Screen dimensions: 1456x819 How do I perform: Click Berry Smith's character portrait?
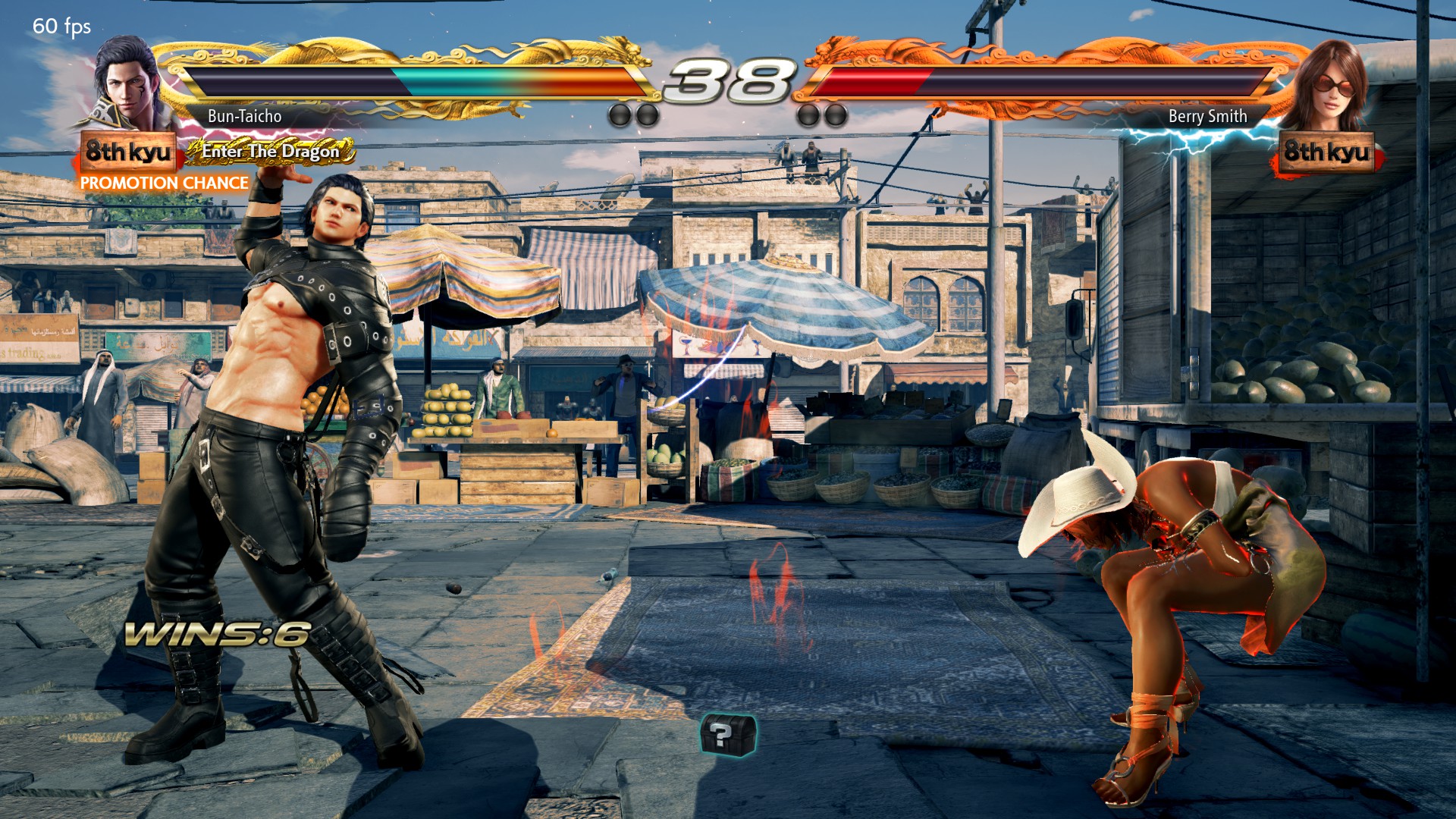(x=1327, y=85)
